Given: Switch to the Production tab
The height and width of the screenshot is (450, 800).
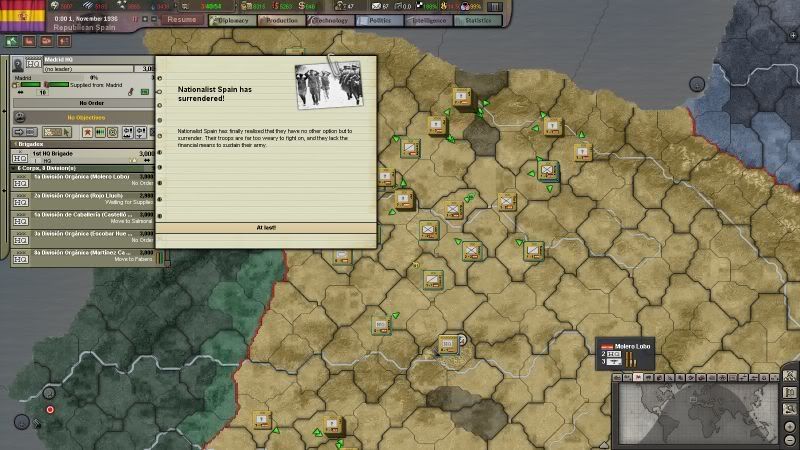Looking at the screenshot, I should pos(280,19).
